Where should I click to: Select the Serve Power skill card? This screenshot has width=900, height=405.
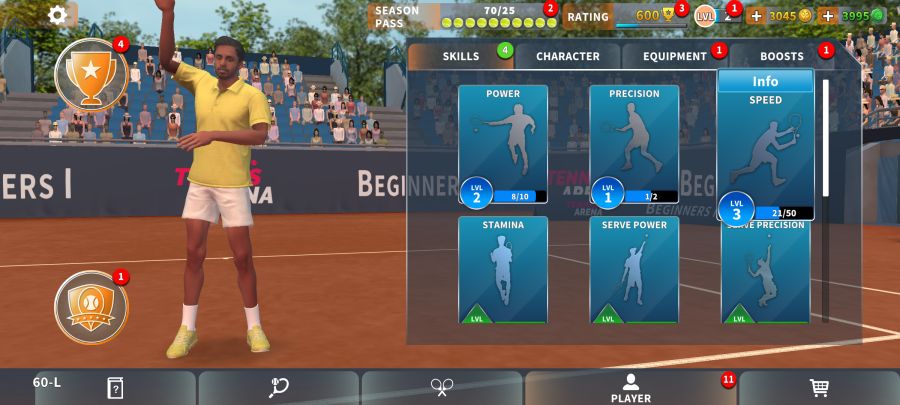[634, 269]
